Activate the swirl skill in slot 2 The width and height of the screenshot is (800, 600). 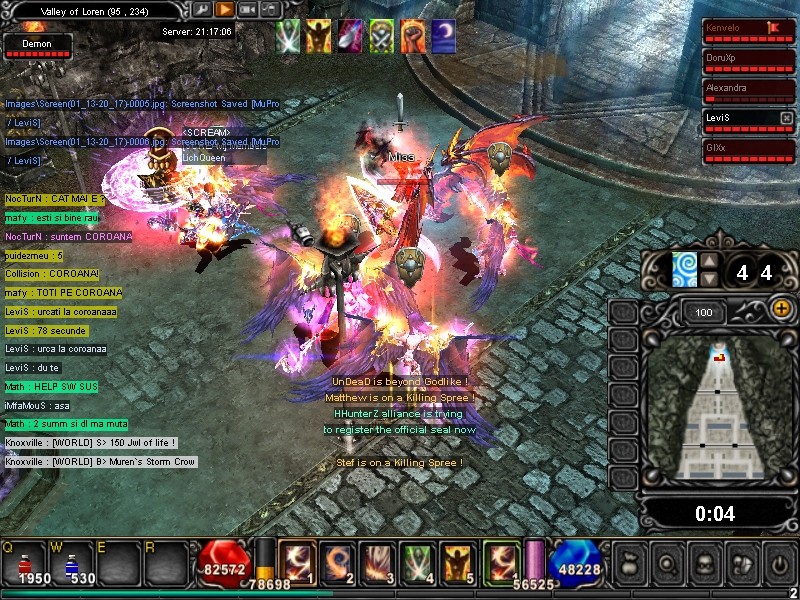click(337, 562)
